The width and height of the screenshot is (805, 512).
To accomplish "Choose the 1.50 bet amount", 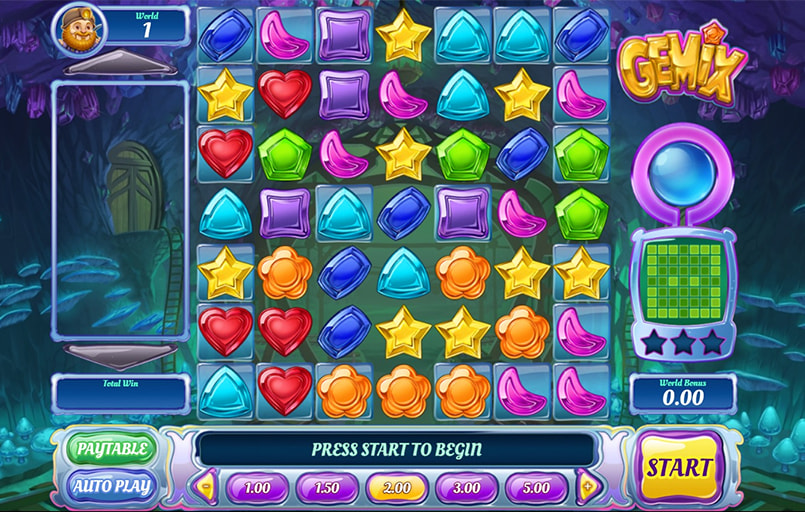I will pyautogui.click(x=327, y=488).
